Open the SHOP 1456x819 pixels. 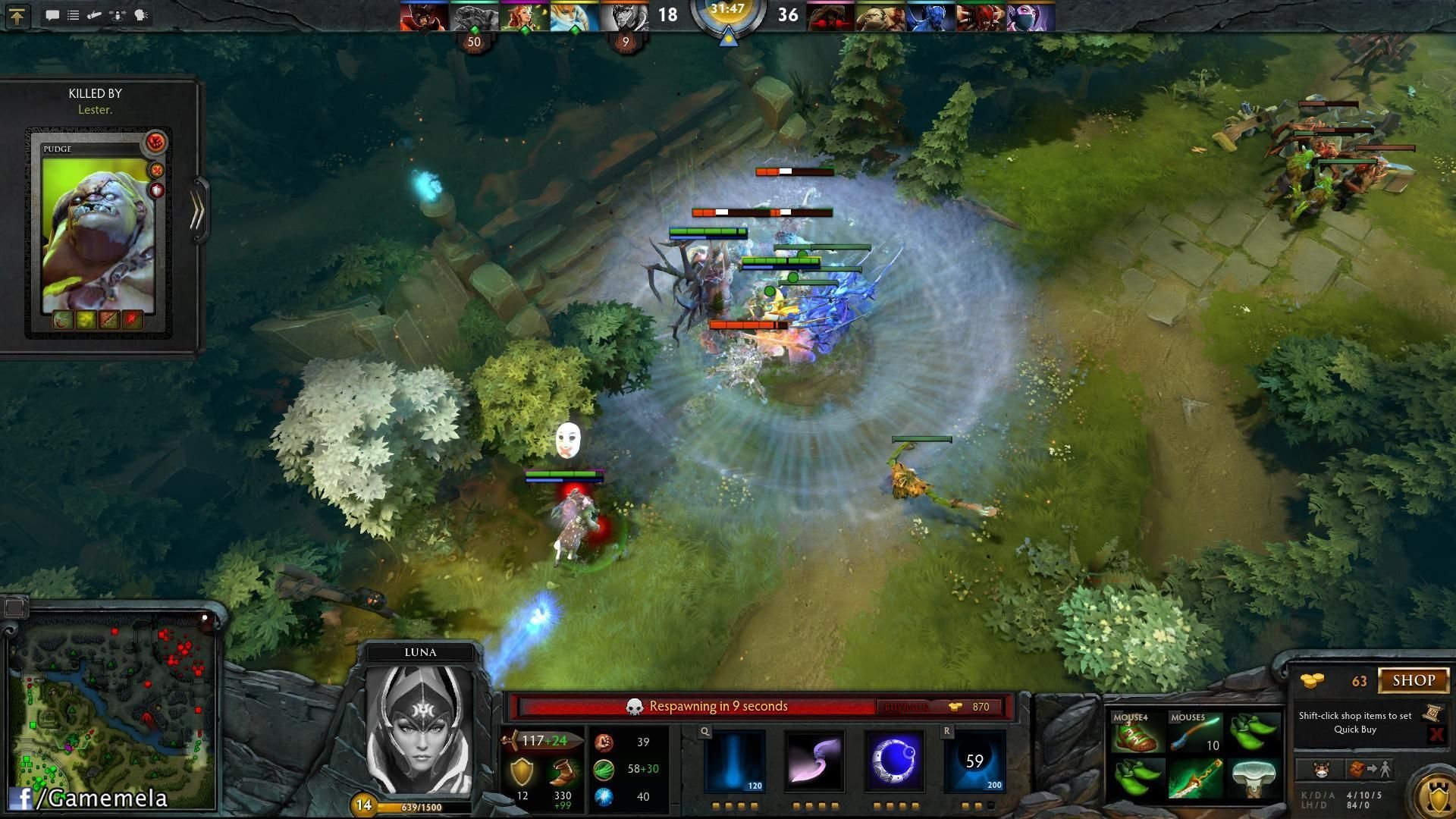pos(1415,680)
